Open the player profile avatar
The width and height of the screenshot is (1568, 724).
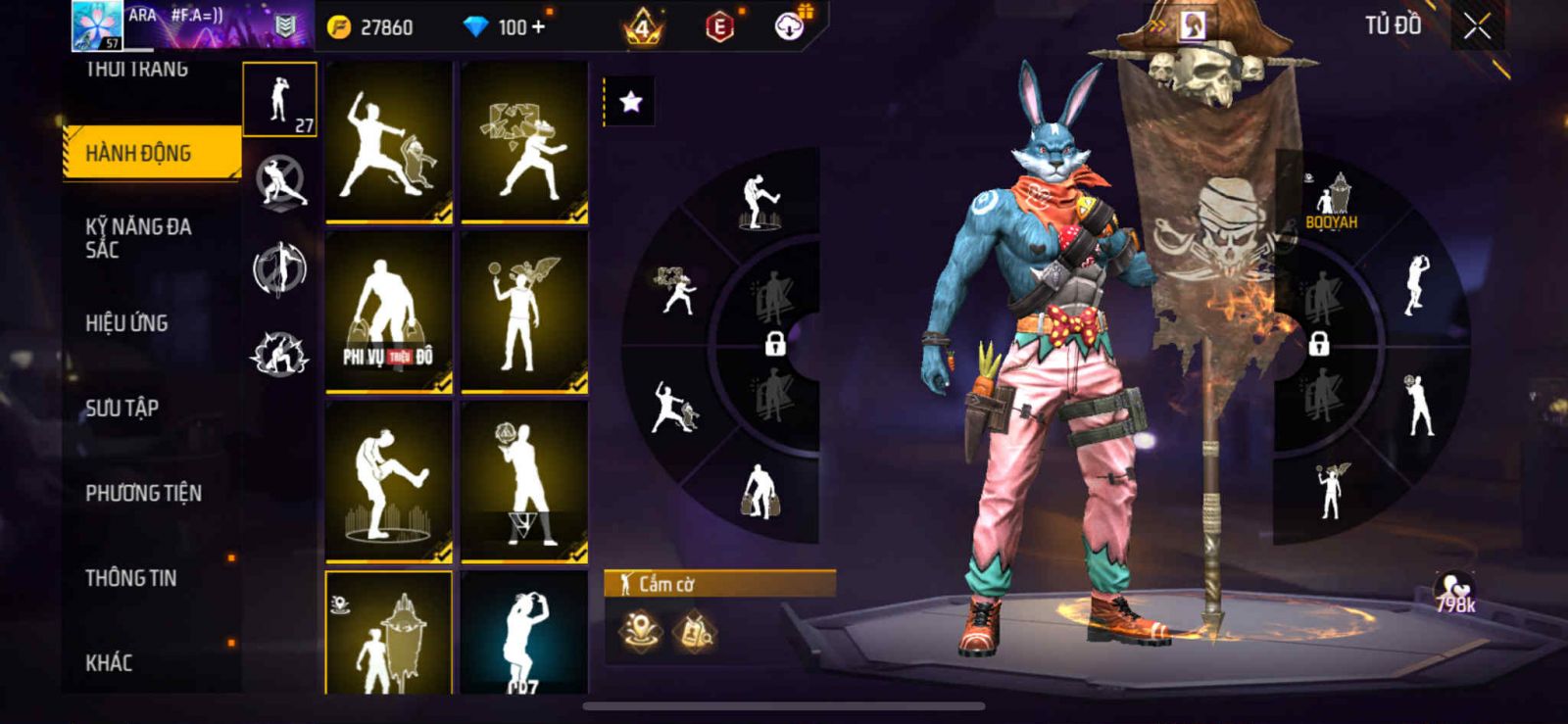pos(97,25)
